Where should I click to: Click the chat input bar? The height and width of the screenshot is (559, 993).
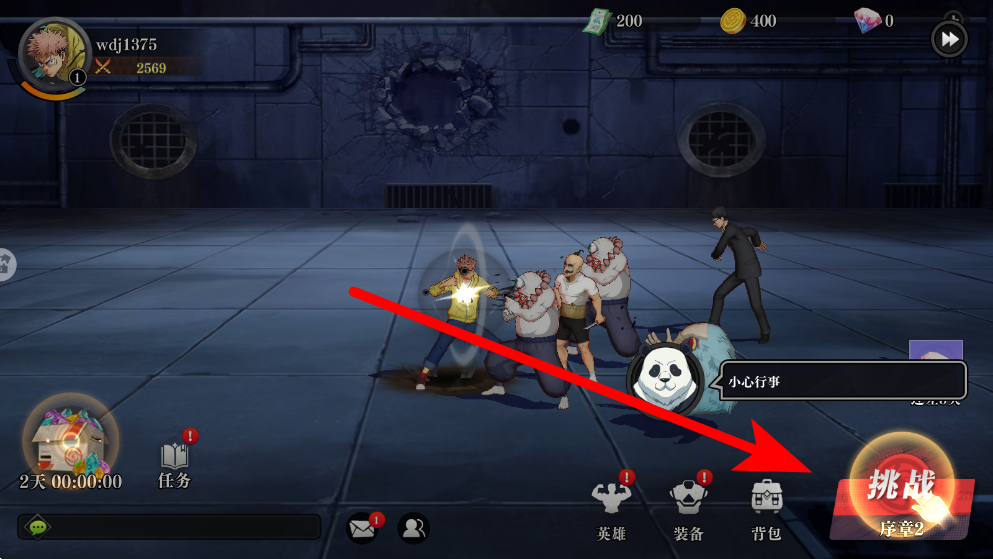pos(170,527)
